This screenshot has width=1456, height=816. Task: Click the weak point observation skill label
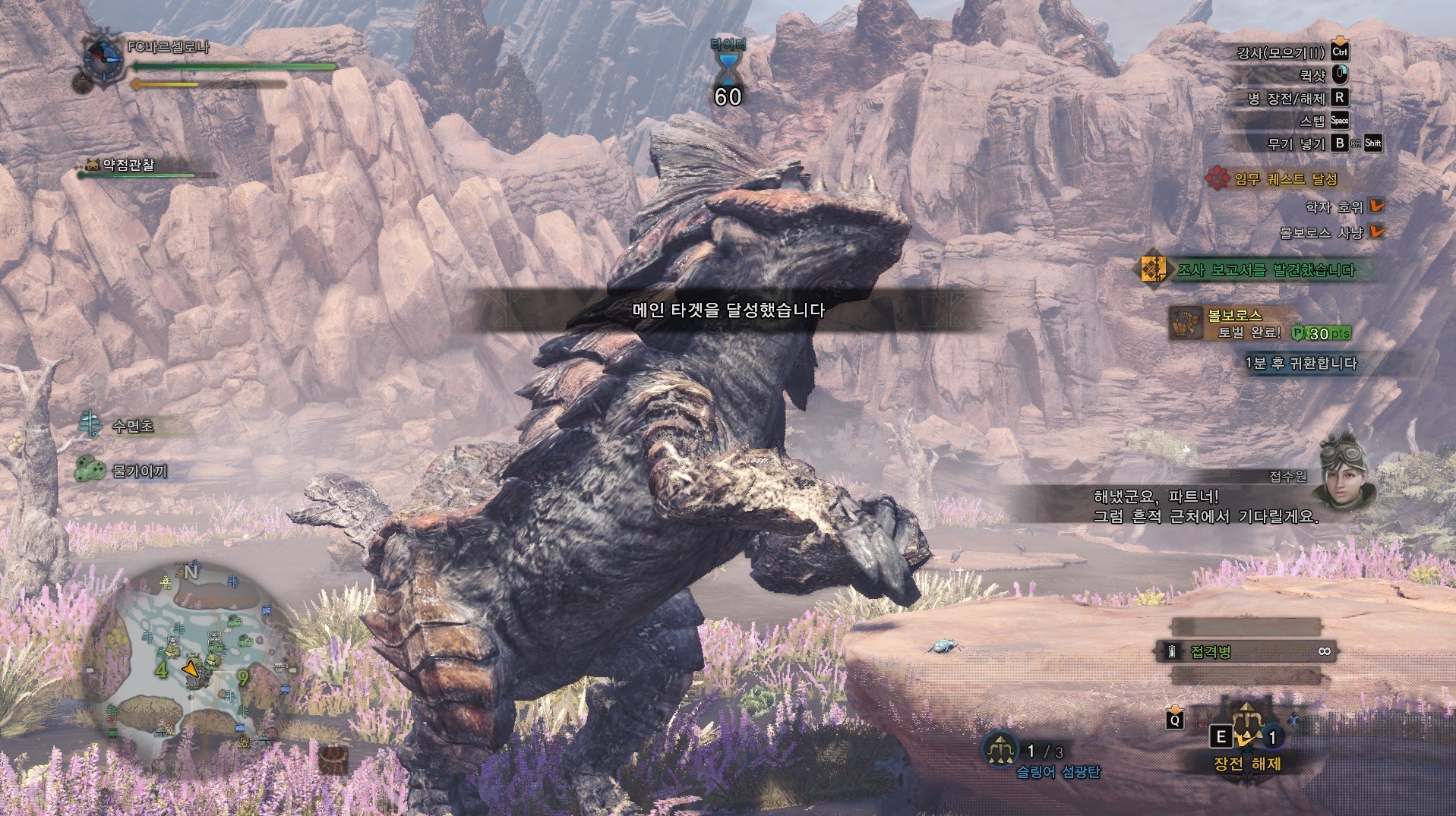128,165
